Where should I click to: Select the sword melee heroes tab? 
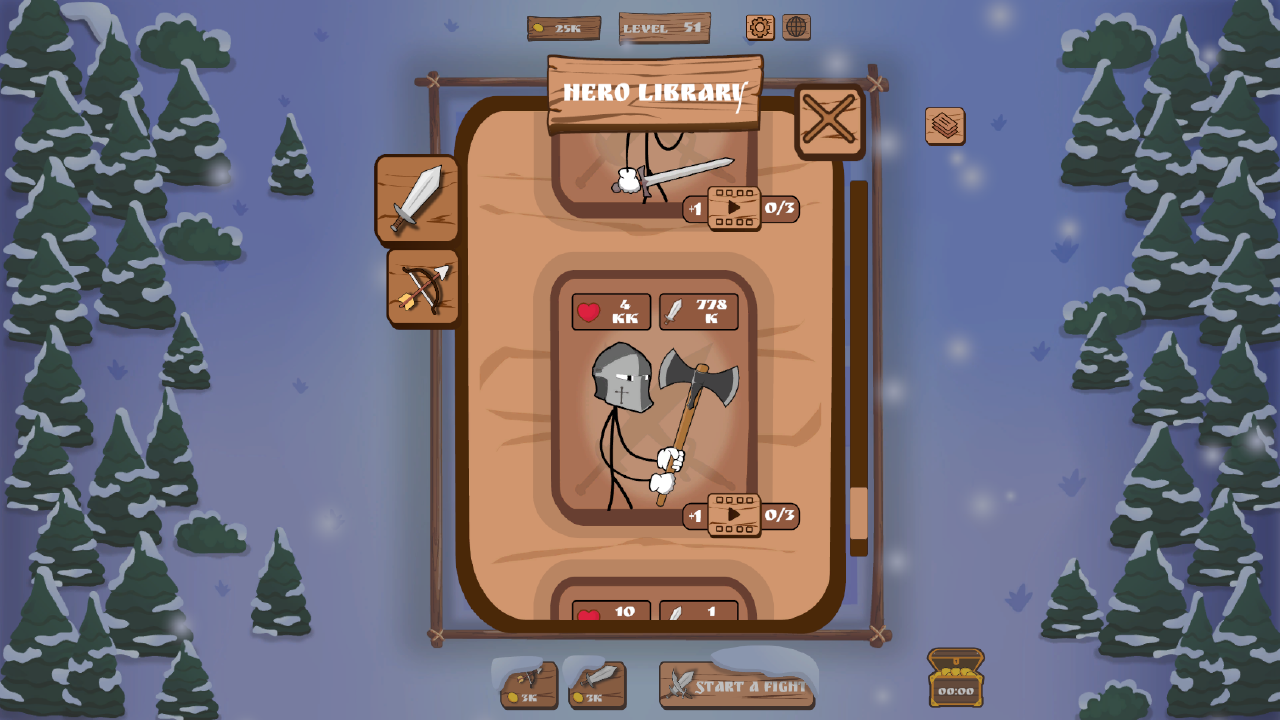(415, 200)
